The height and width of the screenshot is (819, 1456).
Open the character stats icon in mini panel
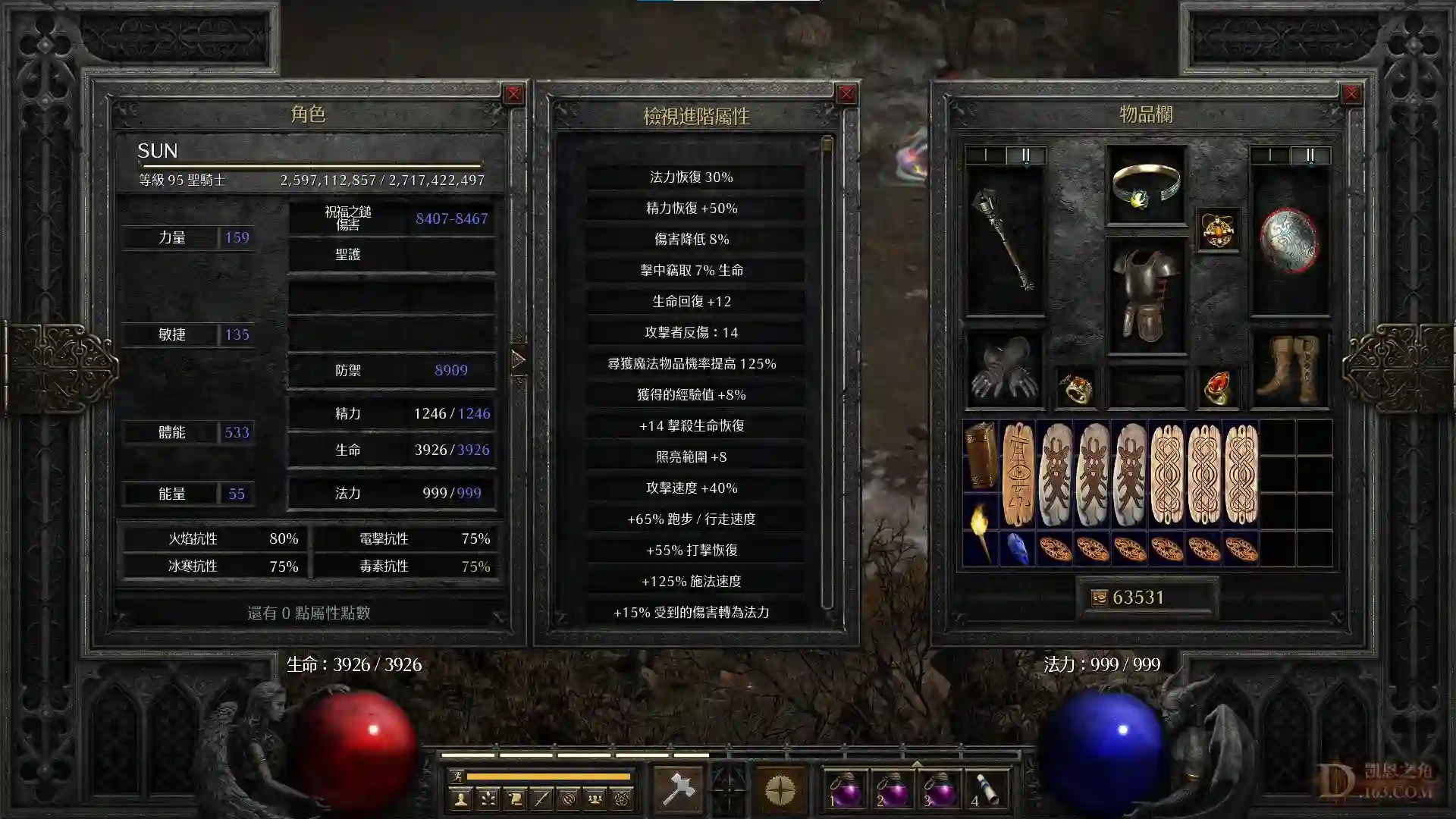pyautogui.click(x=461, y=798)
